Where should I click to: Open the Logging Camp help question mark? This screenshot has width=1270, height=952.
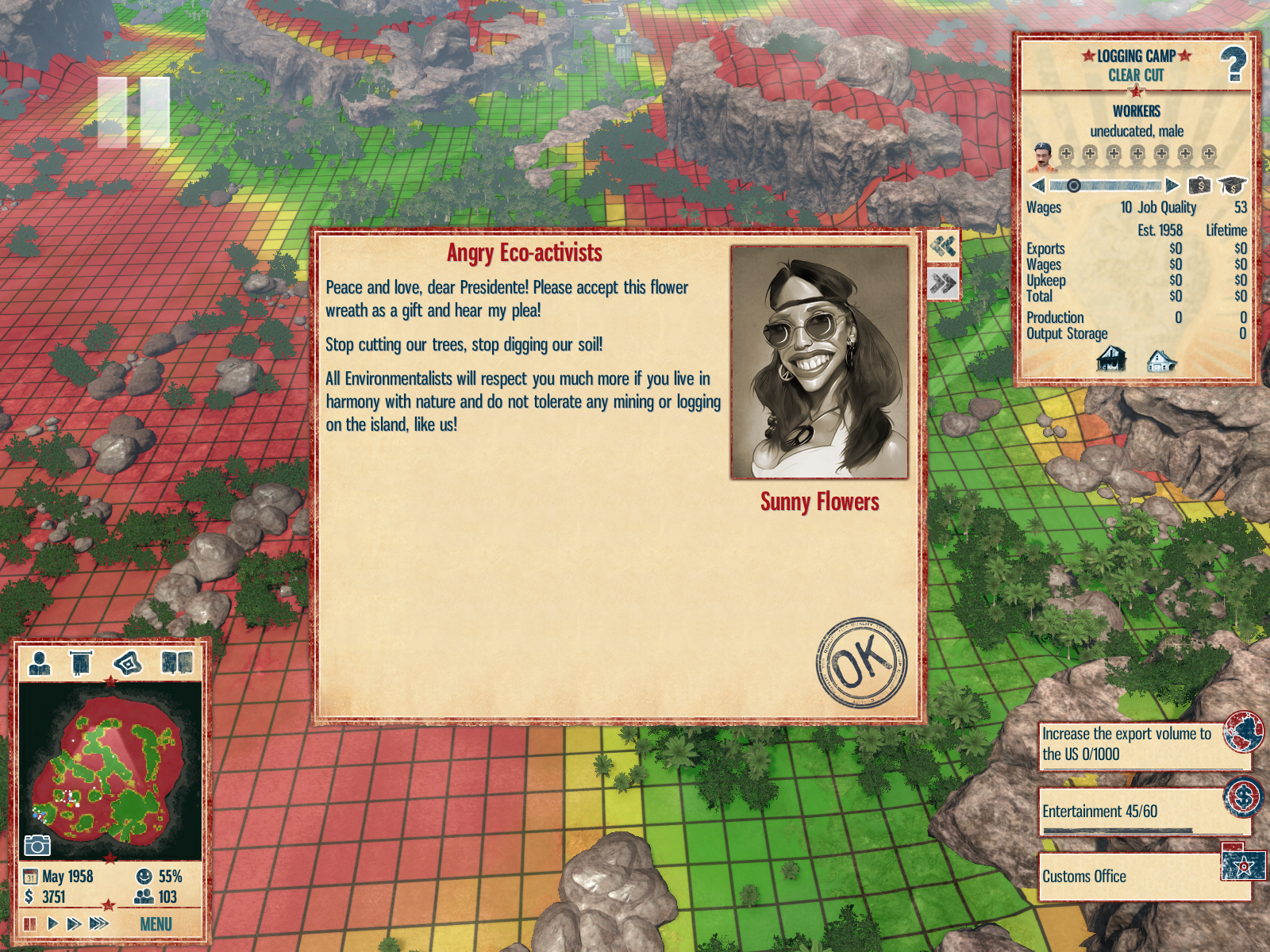point(1233,64)
